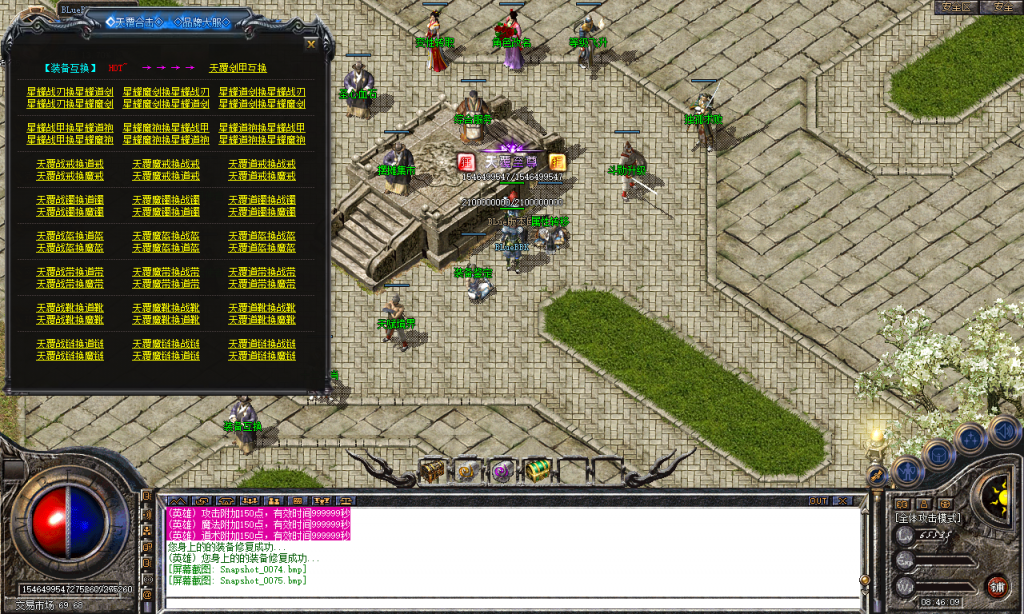Close the equipment exchange dialog
The width and height of the screenshot is (1024, 614).
tap(311, 43)
